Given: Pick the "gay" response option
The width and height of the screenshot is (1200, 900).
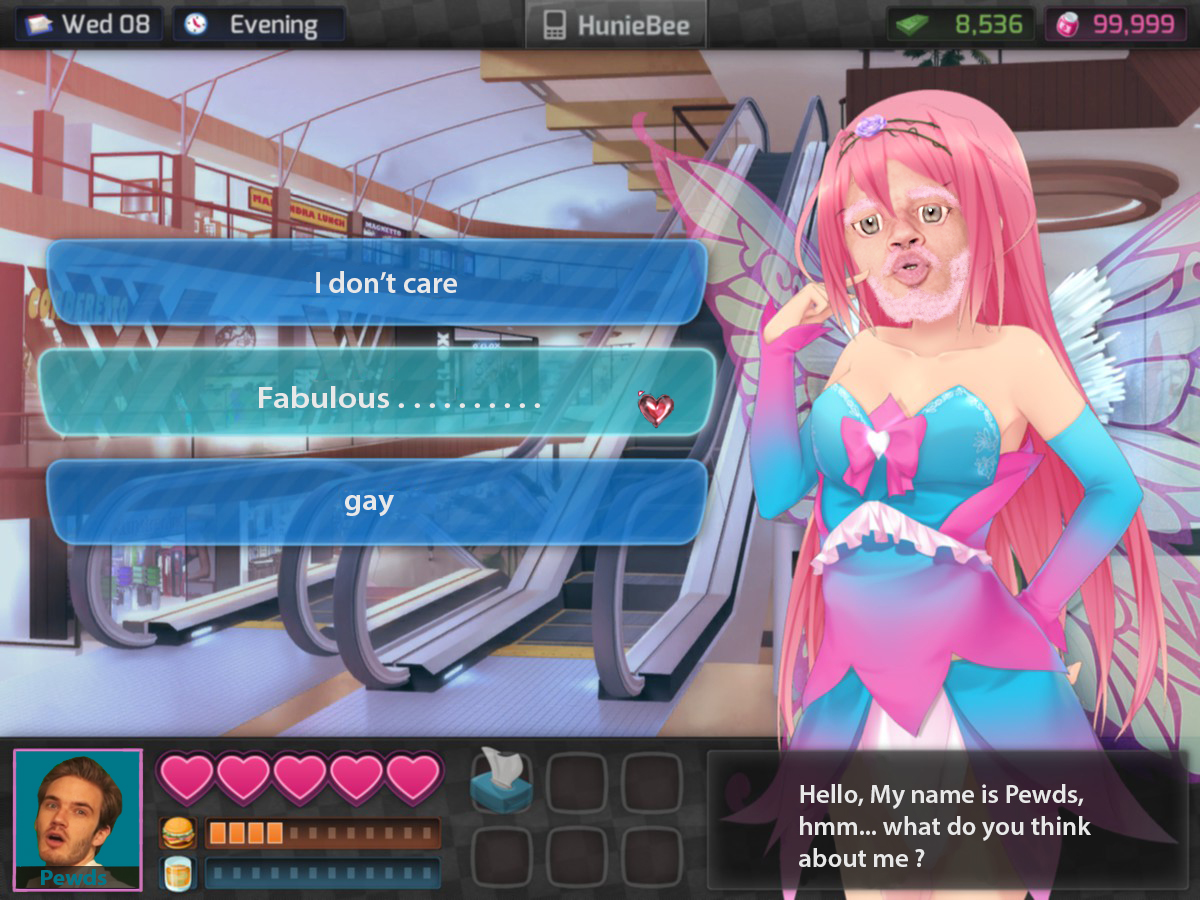Looking at the screenshot, I should (x=377, y=502).
